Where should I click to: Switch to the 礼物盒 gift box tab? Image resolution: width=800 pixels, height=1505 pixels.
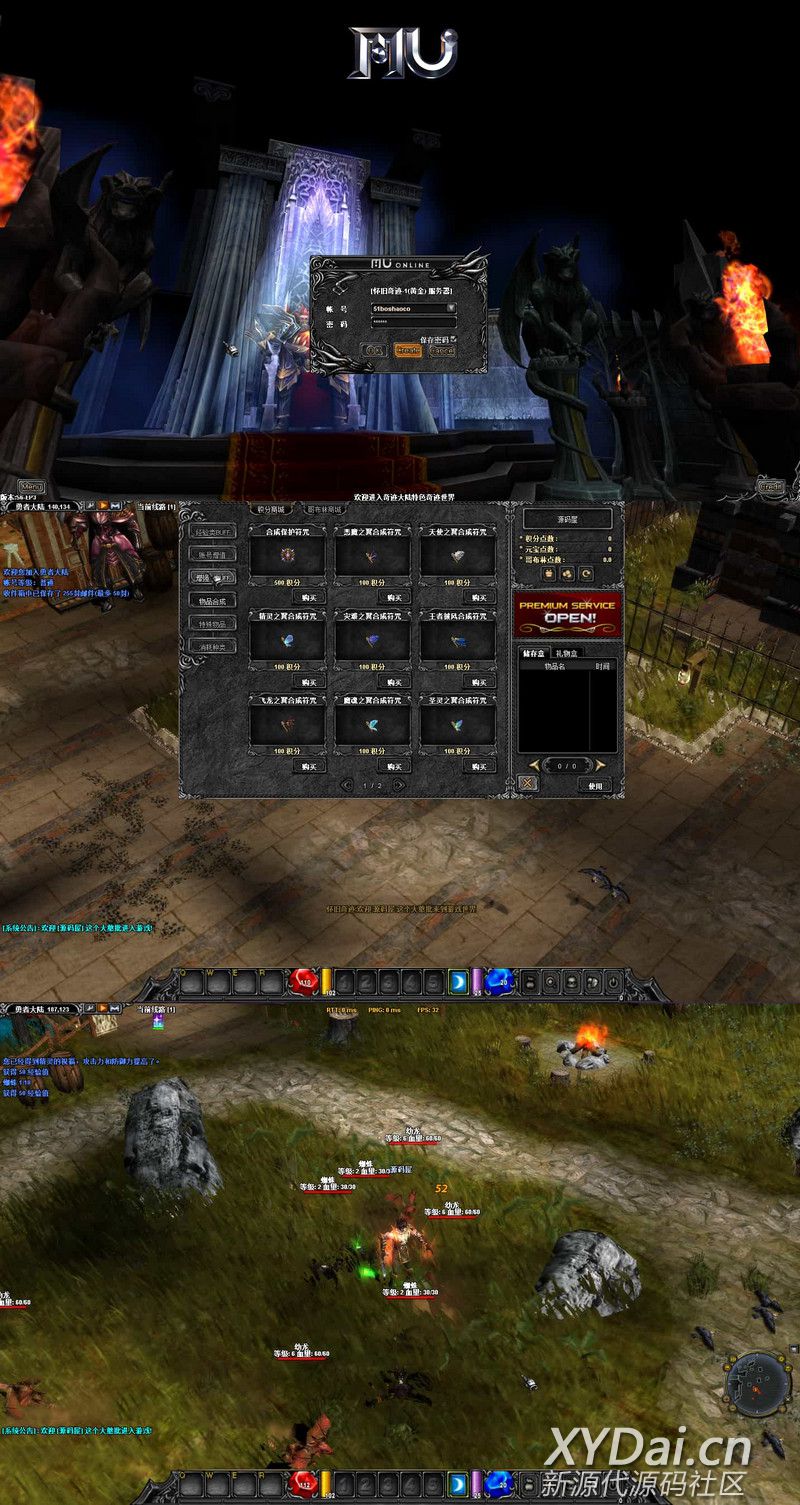569,653
